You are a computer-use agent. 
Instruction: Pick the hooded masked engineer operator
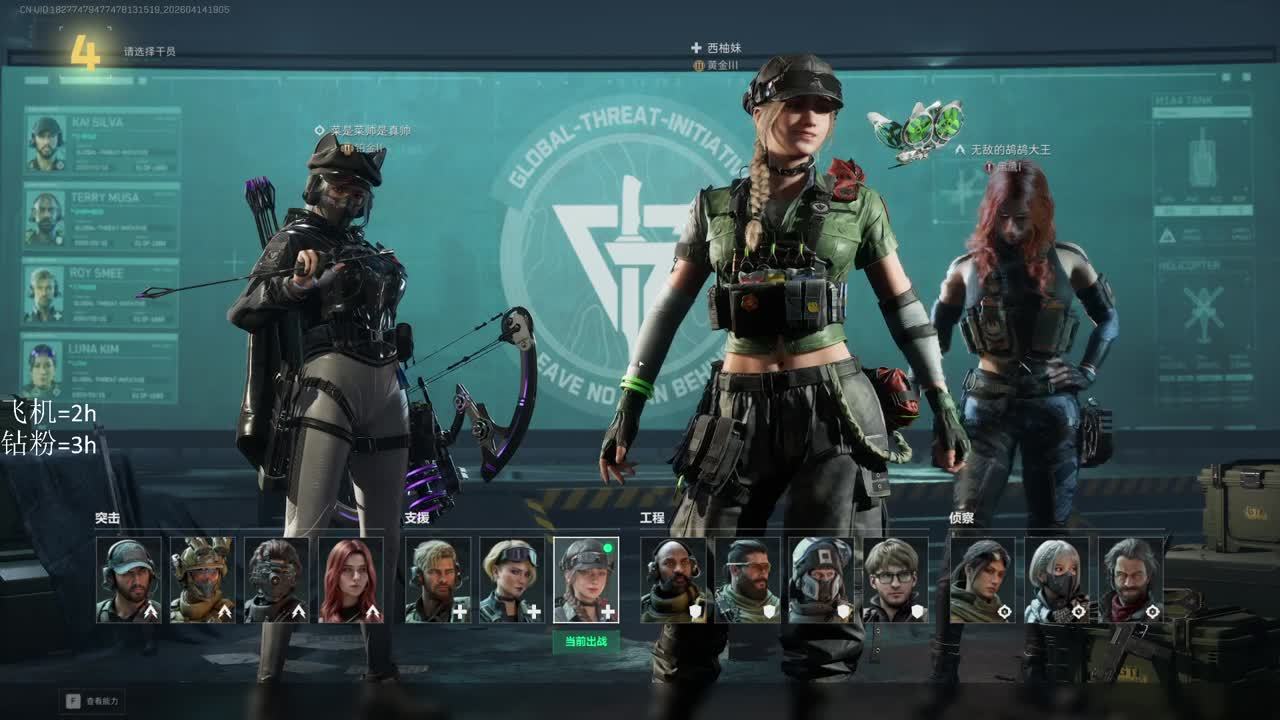(x=821, y=580)
